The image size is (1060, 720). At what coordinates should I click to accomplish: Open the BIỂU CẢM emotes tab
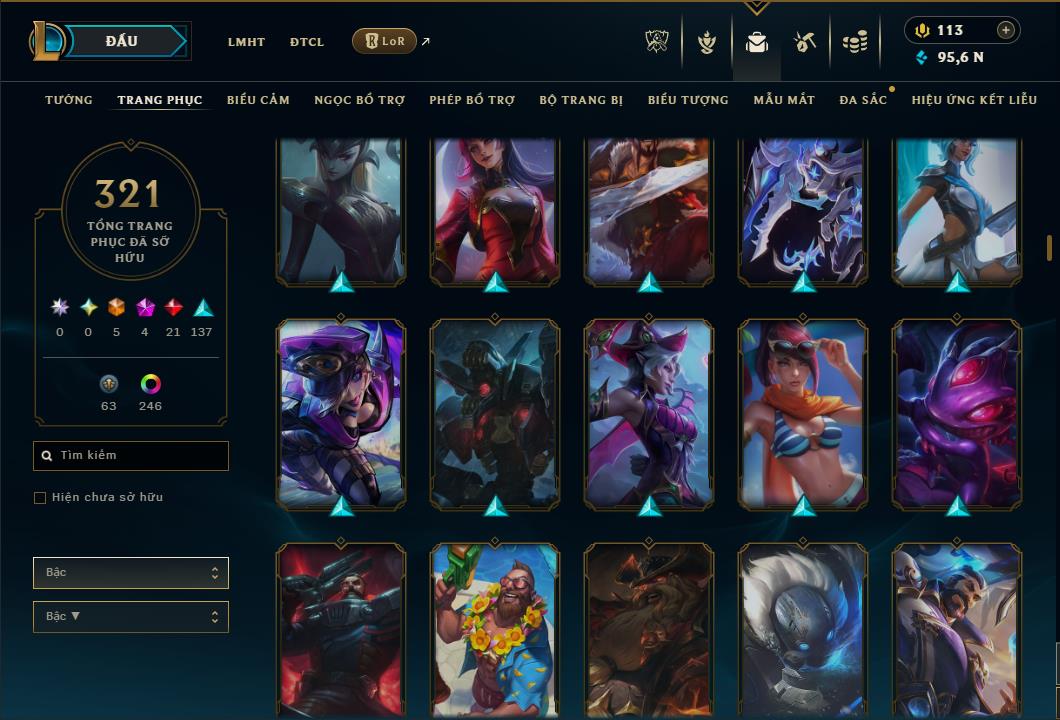[x=258, y=100]
